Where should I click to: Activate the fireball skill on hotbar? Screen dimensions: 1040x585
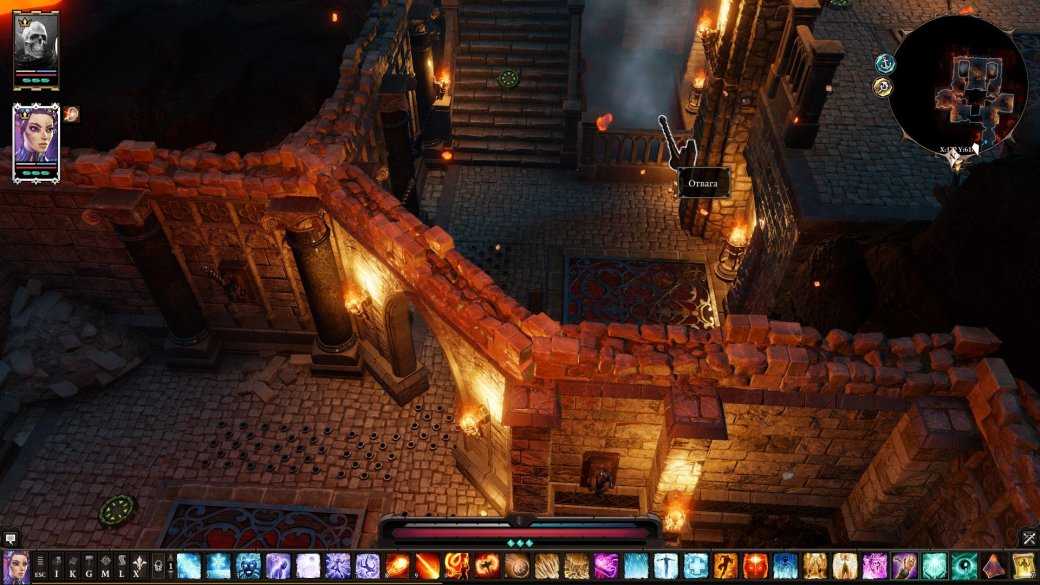point(397,567)
